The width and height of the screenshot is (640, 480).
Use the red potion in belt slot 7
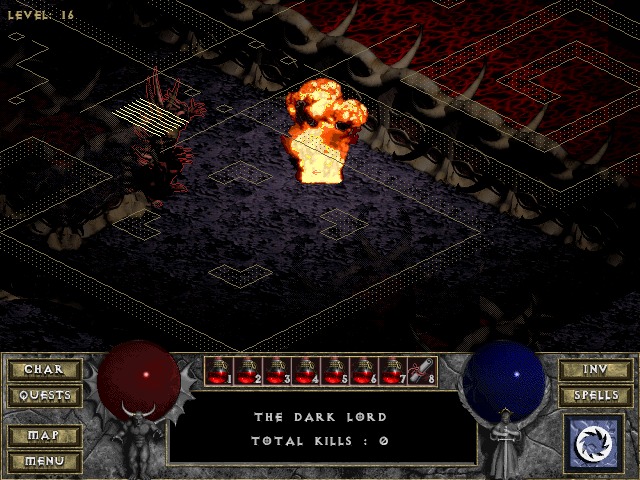point(392,371)
